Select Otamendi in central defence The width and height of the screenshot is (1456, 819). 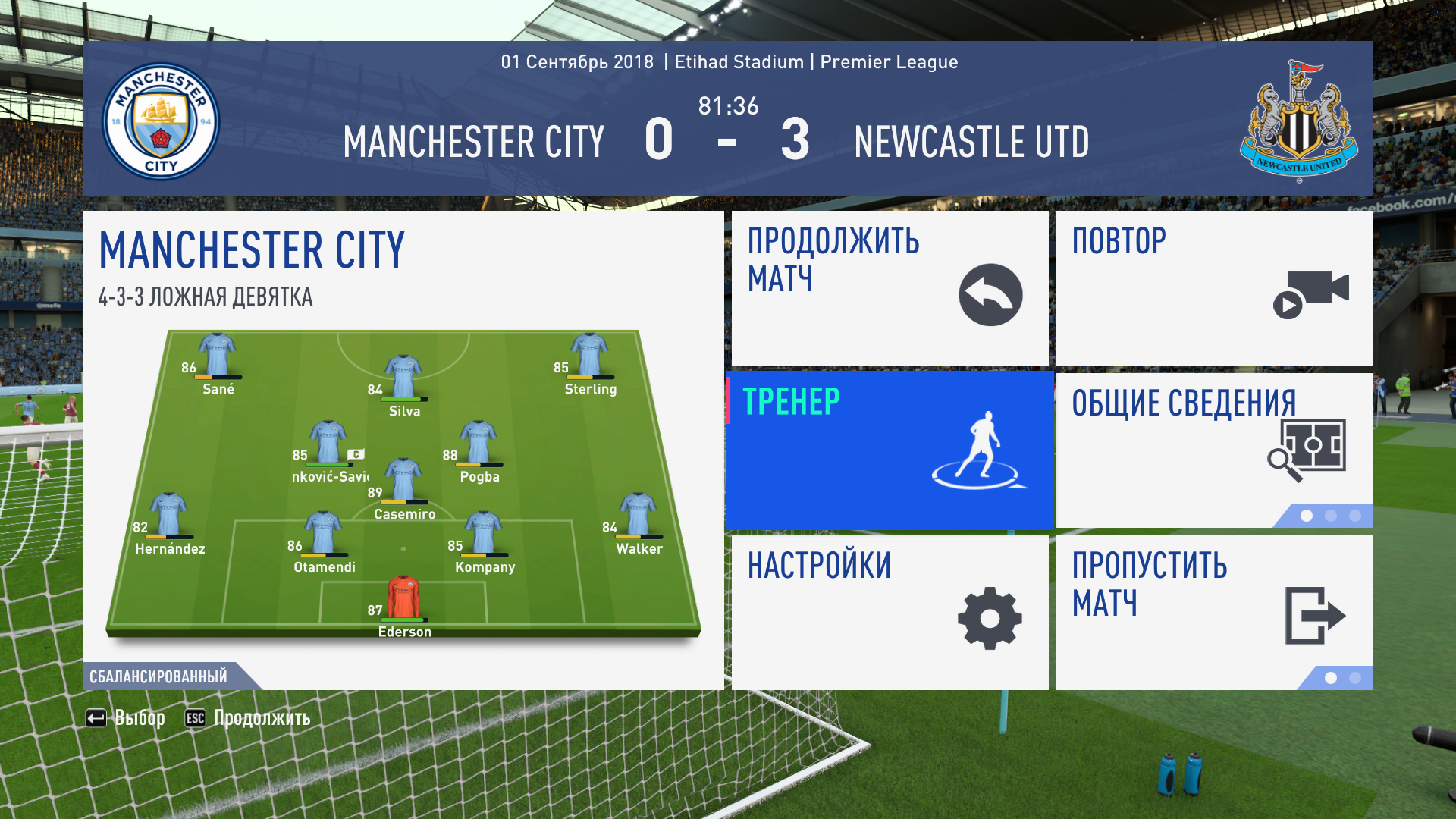[323, 533]
